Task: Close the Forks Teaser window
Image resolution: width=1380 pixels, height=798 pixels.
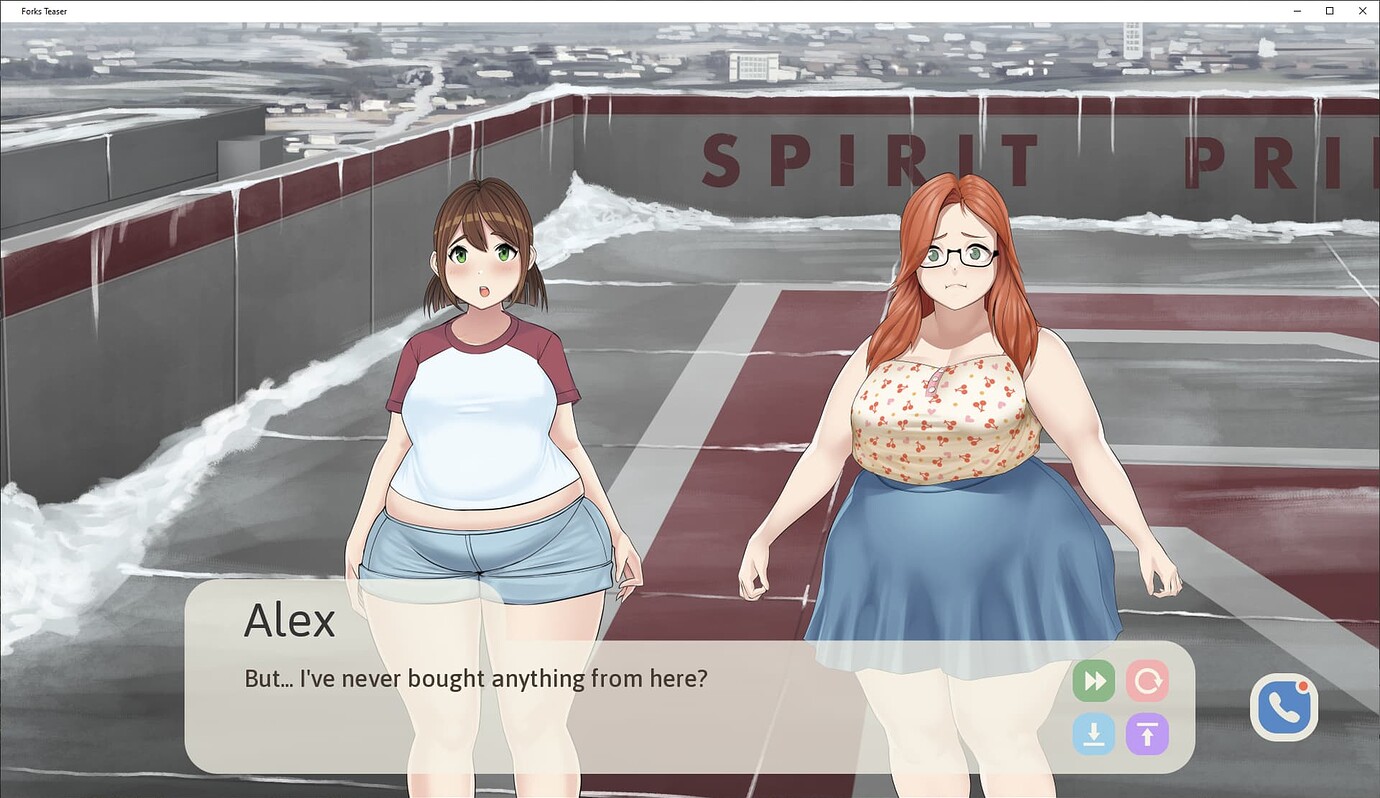Action: click(1362, 11)
